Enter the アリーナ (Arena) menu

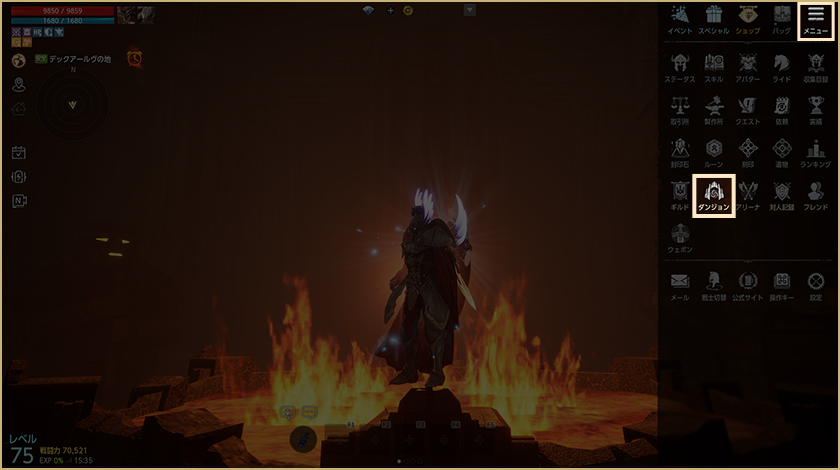748,194
